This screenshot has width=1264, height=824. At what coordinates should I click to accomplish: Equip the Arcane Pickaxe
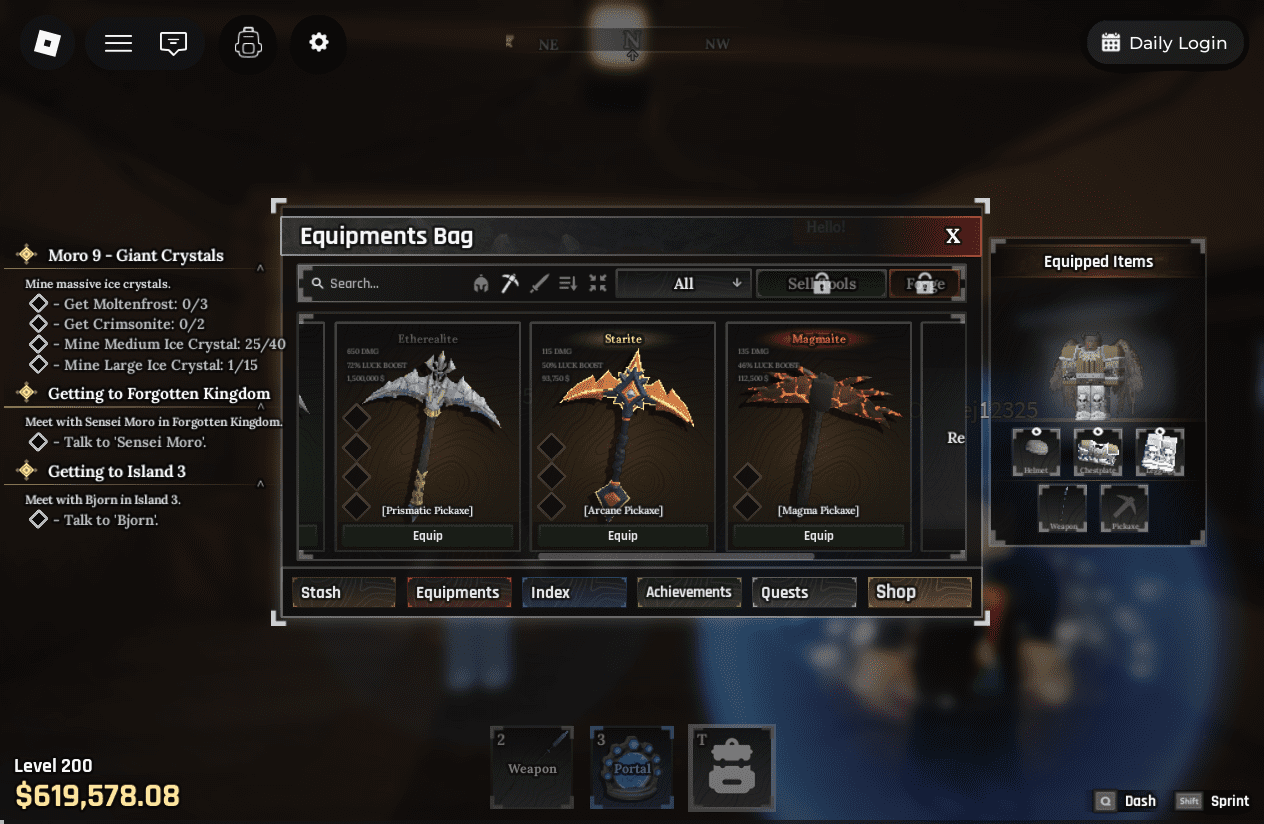[x=623, y=536]
